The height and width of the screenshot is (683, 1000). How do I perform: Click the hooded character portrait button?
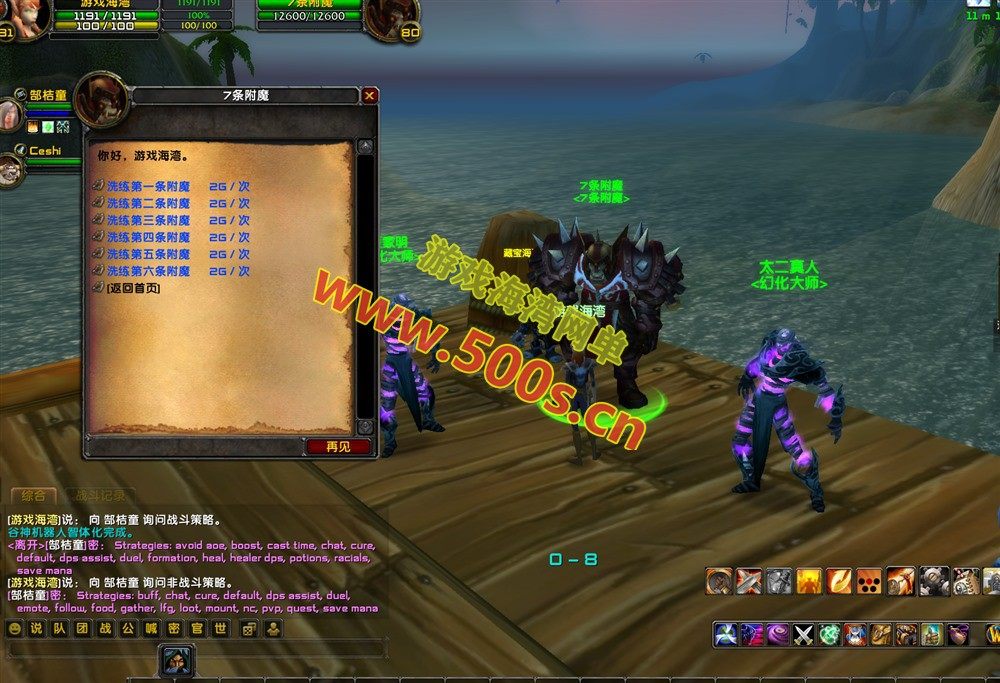tap(177, 660)
